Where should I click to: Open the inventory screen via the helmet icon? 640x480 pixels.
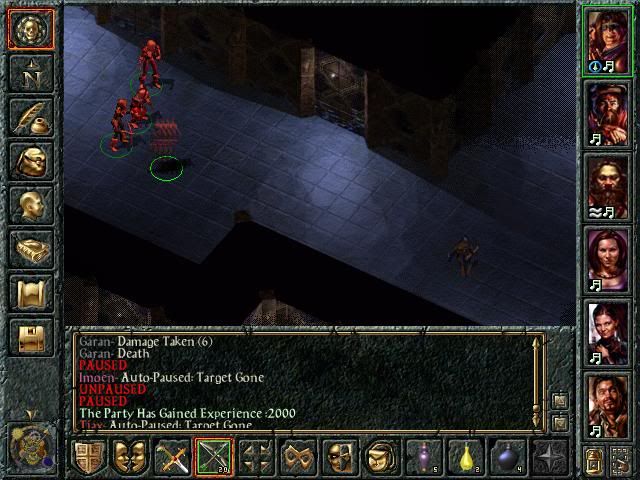(30, 162)
